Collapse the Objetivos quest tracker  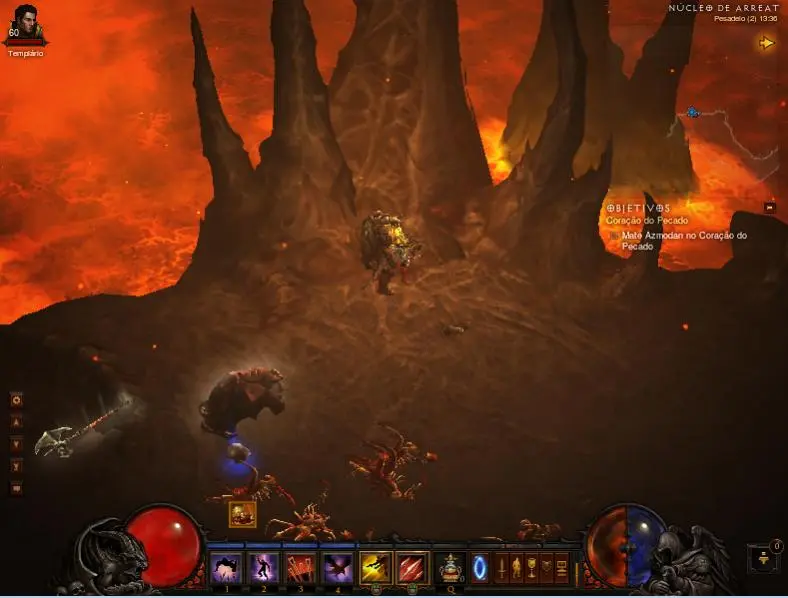pos(770,207)
